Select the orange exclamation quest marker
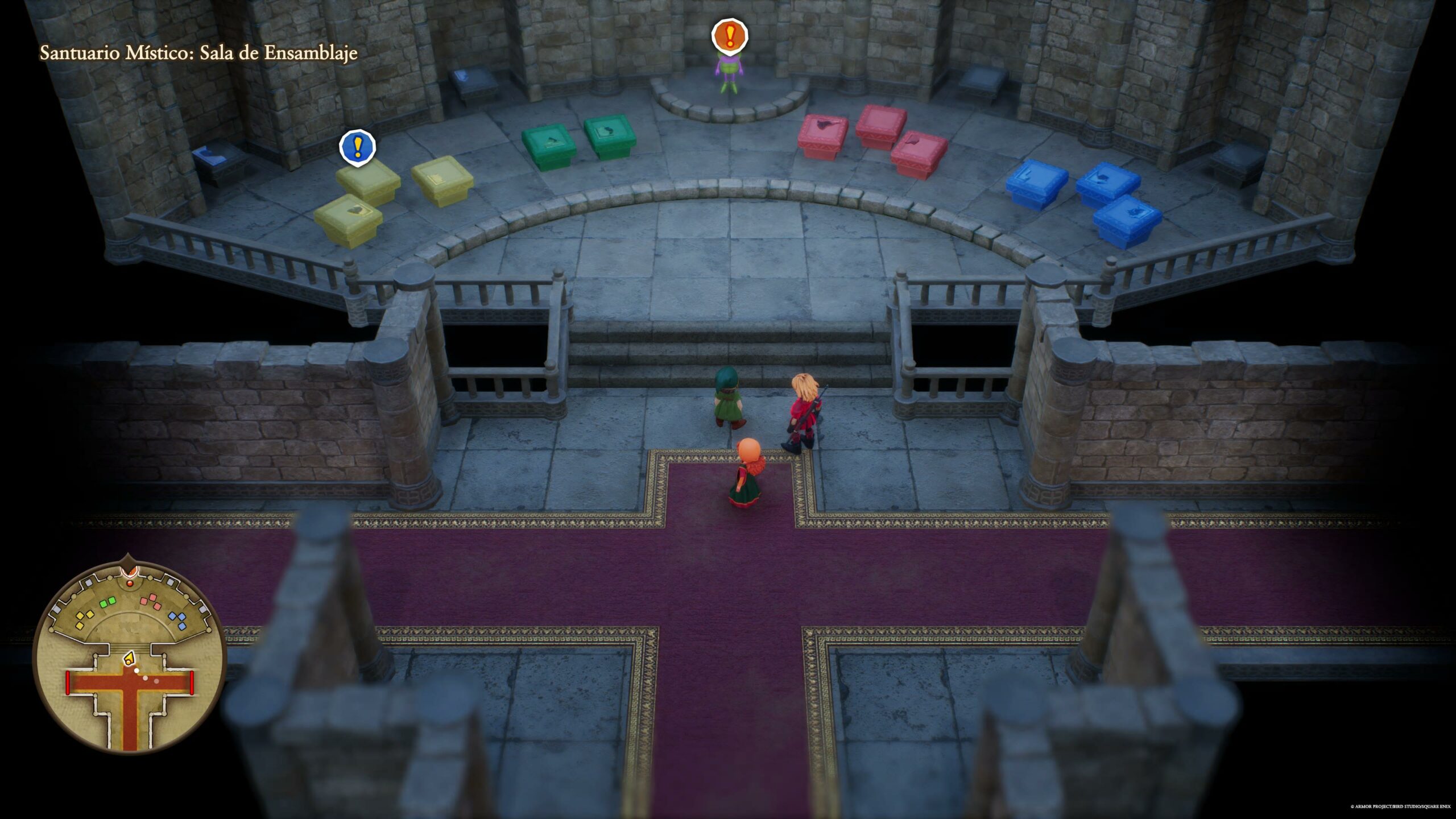 point(730,36)
